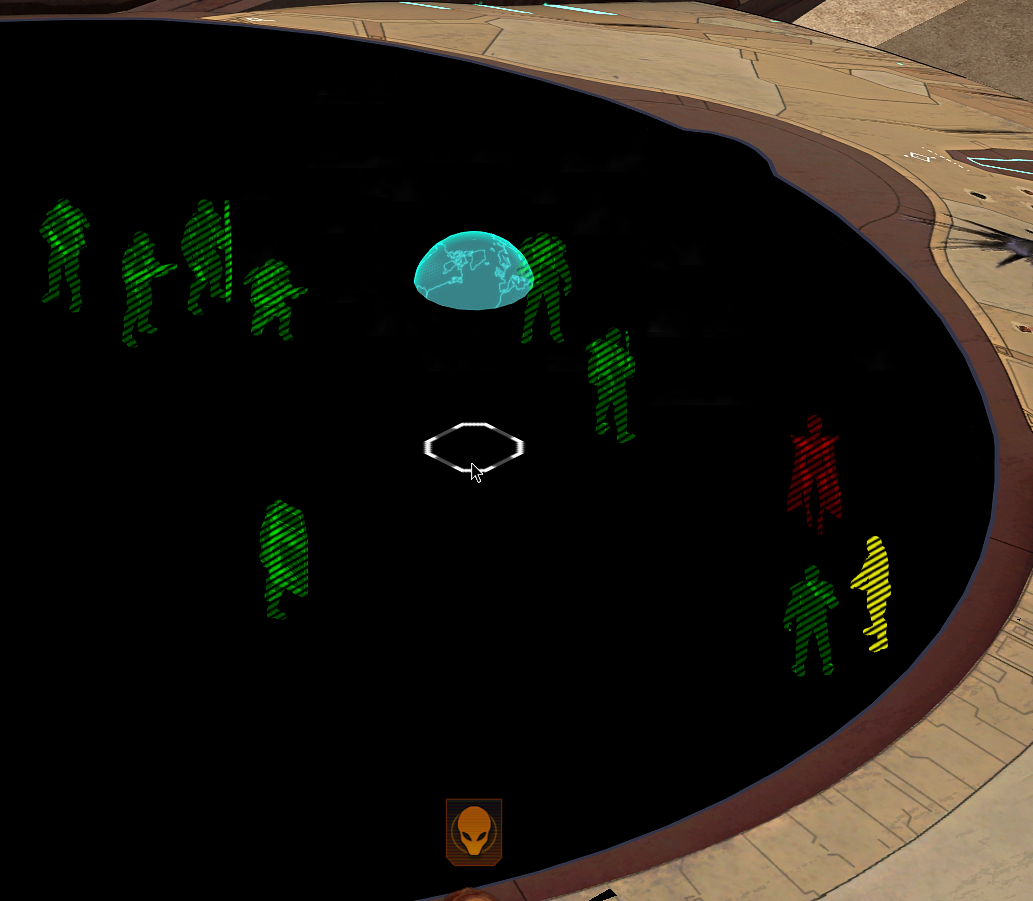Select the cyan holographic globe
Viewport: 1033px width, 901px height.
471,272
